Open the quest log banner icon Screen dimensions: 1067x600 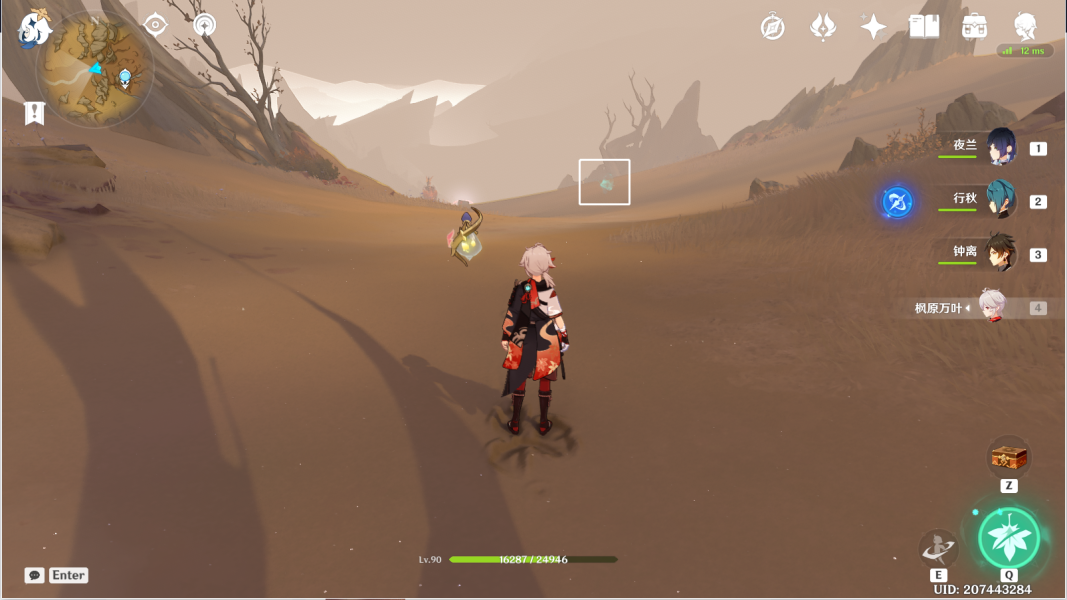[34, 112]
